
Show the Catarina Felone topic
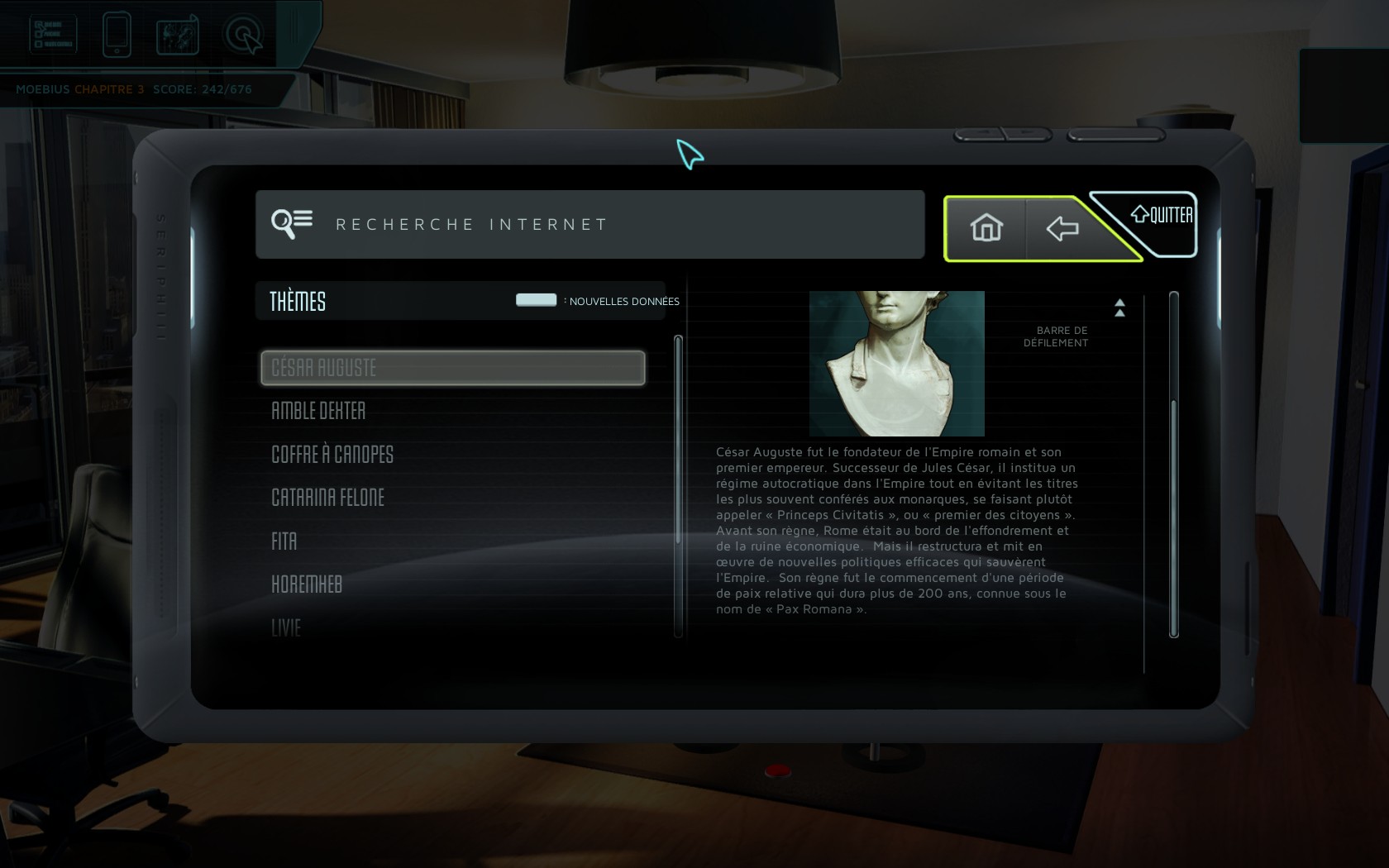tap(328, 498)
